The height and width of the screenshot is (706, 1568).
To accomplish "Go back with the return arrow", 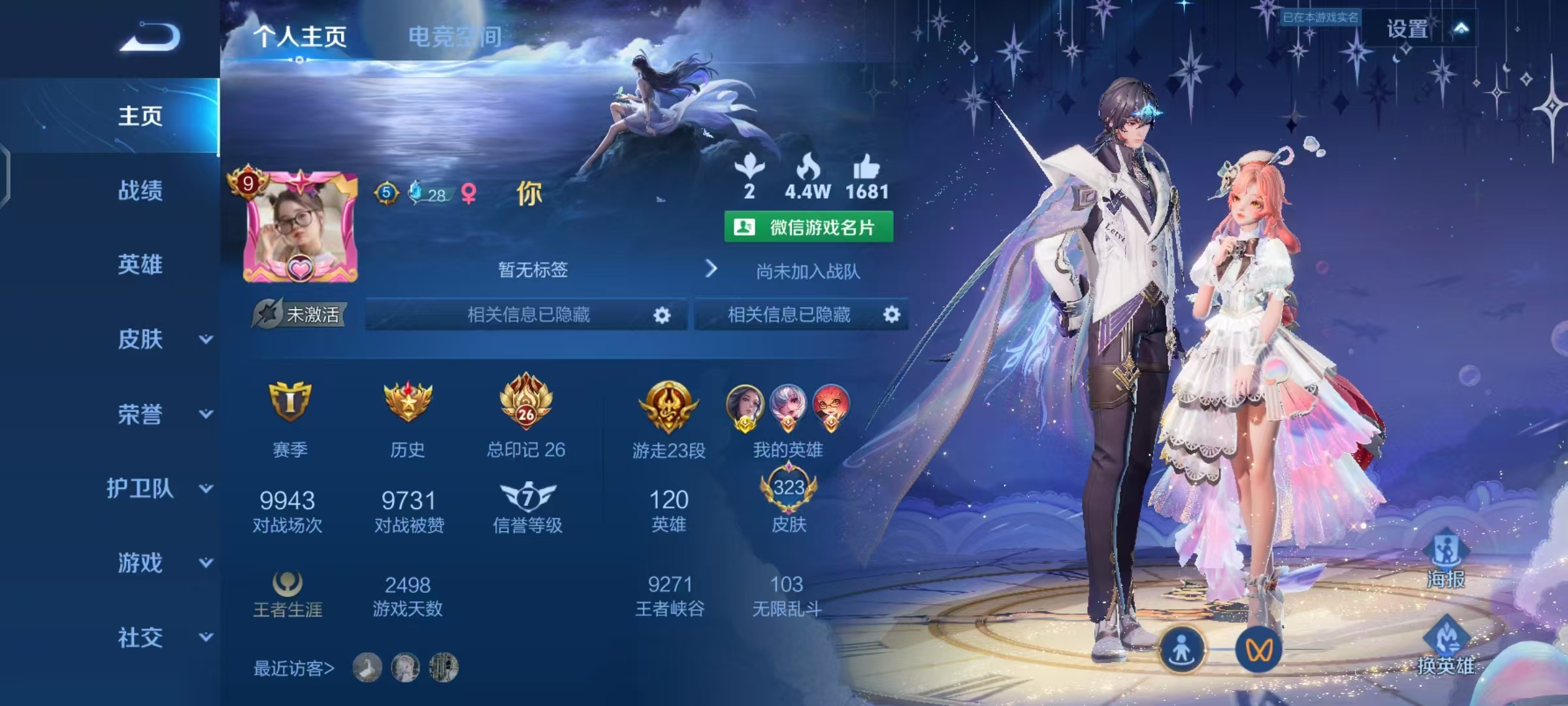I will coord(150,37).
